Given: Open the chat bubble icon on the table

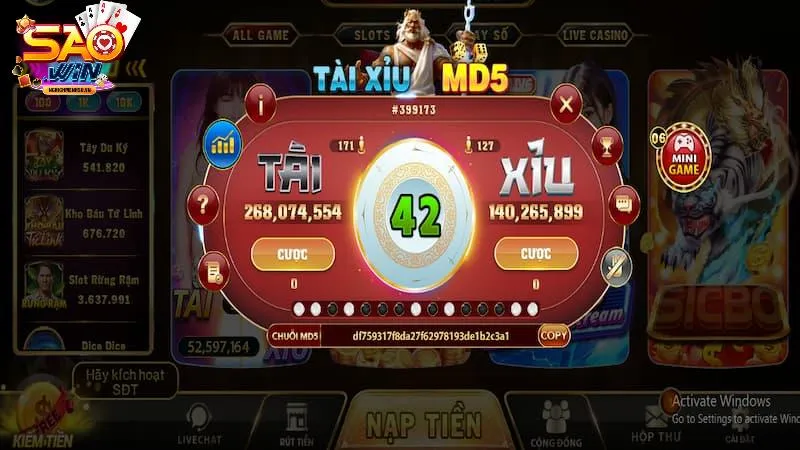Looking at the screenshot, I should [623, 204].
